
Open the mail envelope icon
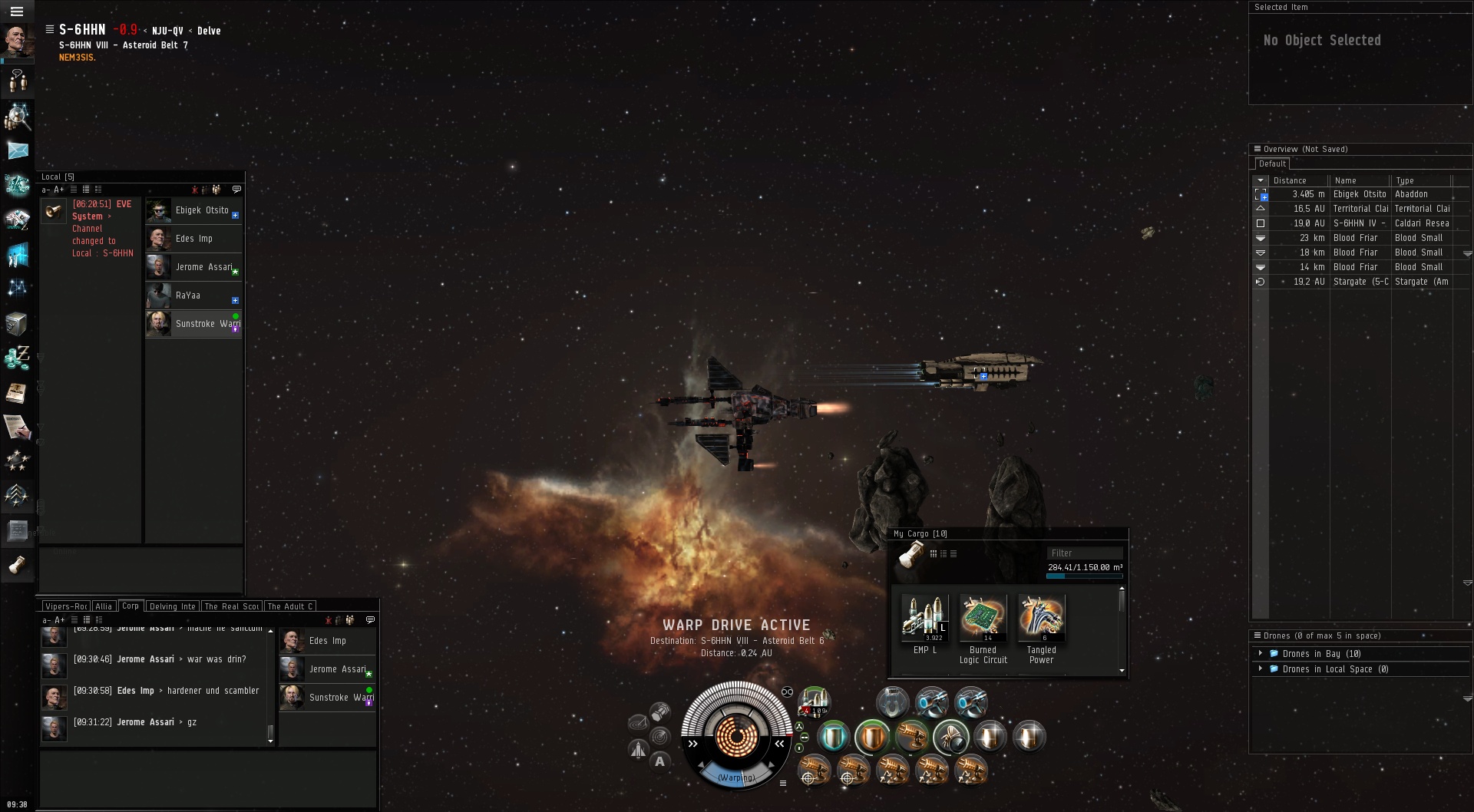coord(18,150)
